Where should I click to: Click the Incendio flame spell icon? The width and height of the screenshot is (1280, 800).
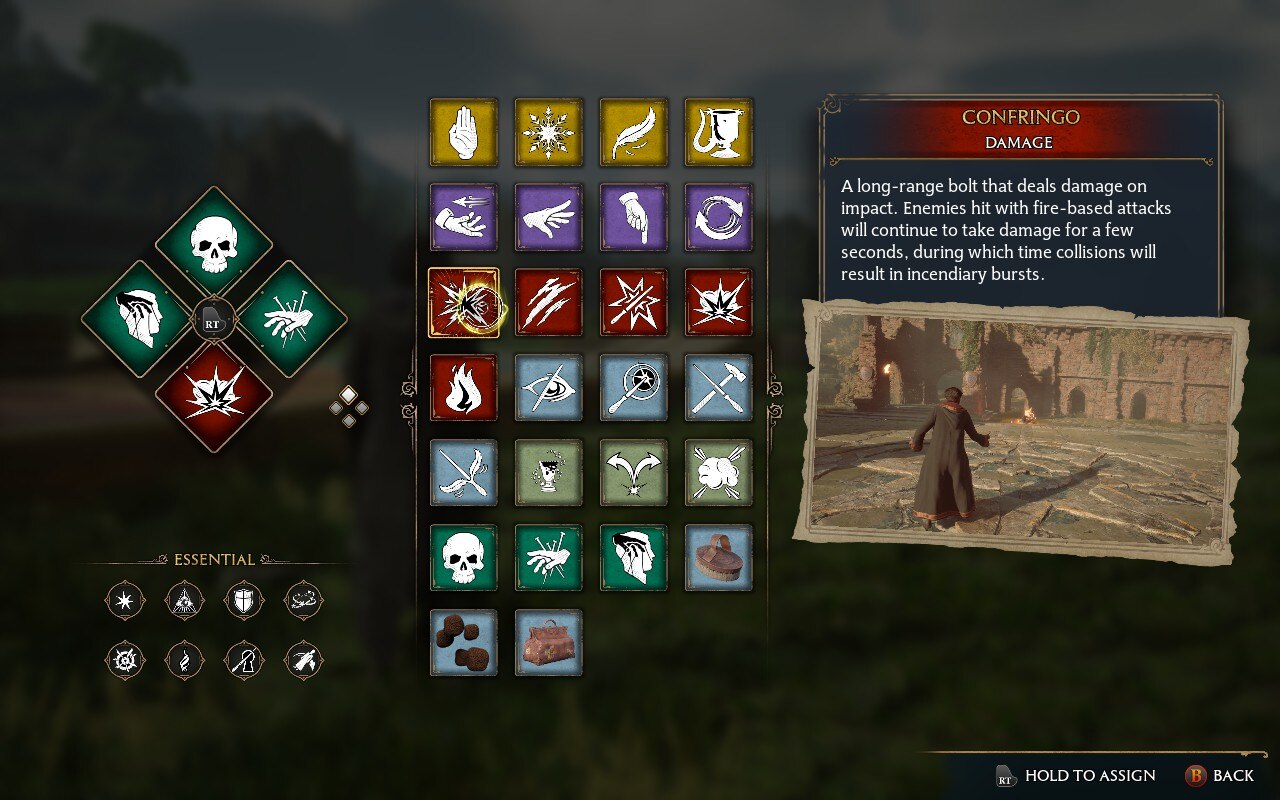[463, 389]
